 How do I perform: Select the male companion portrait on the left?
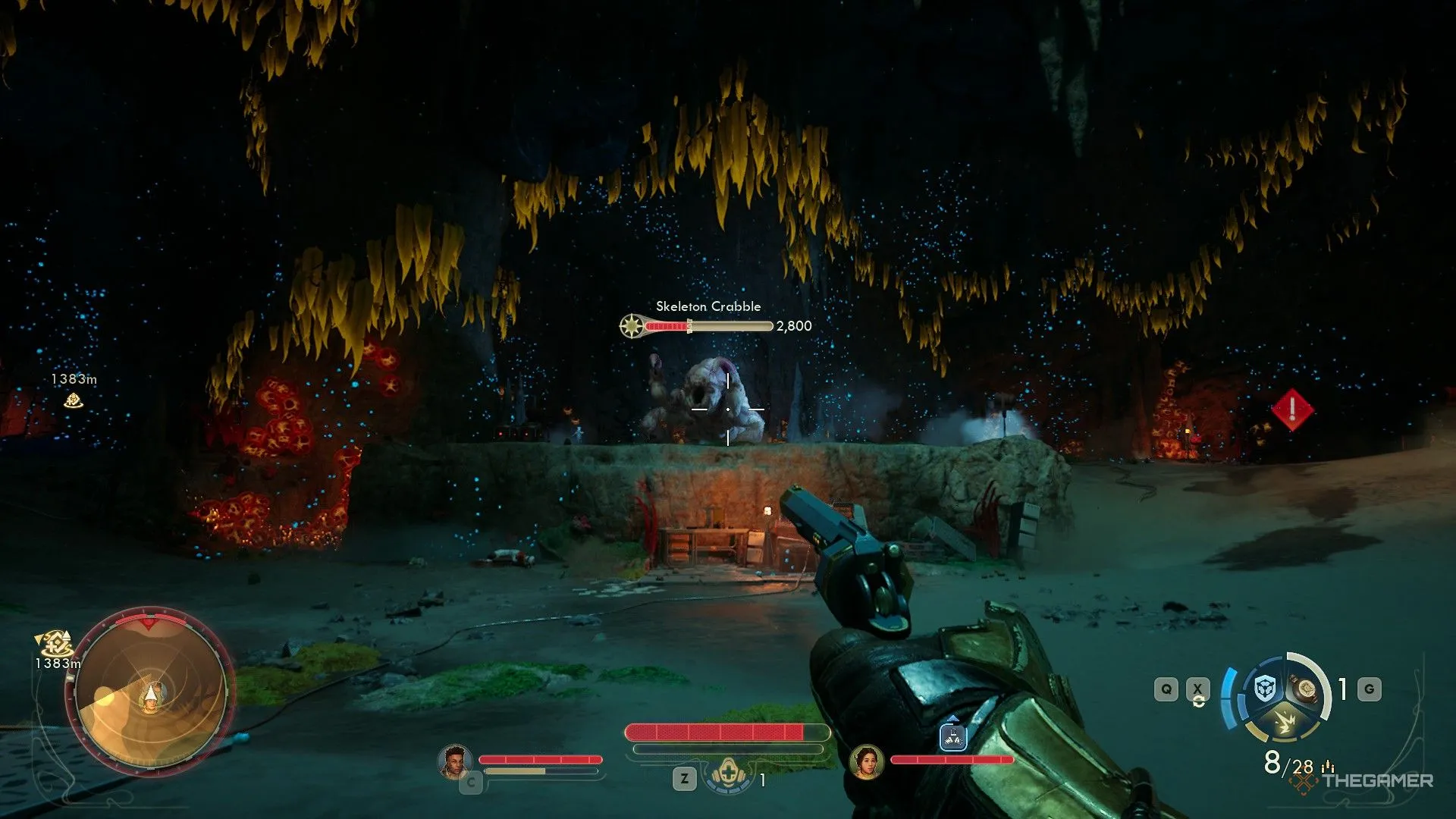point(455,761)
